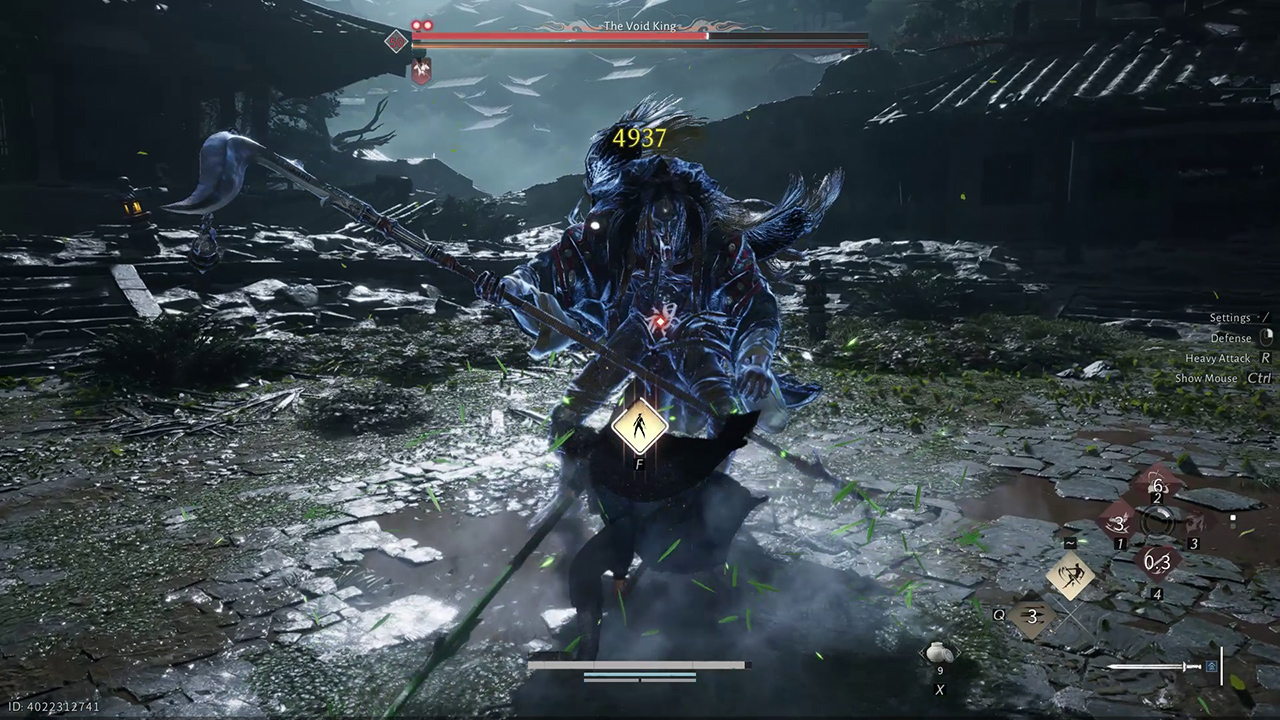Click the ring in the skill wheel centre
Screen dimensions: 1280x720
point(1158,523)
